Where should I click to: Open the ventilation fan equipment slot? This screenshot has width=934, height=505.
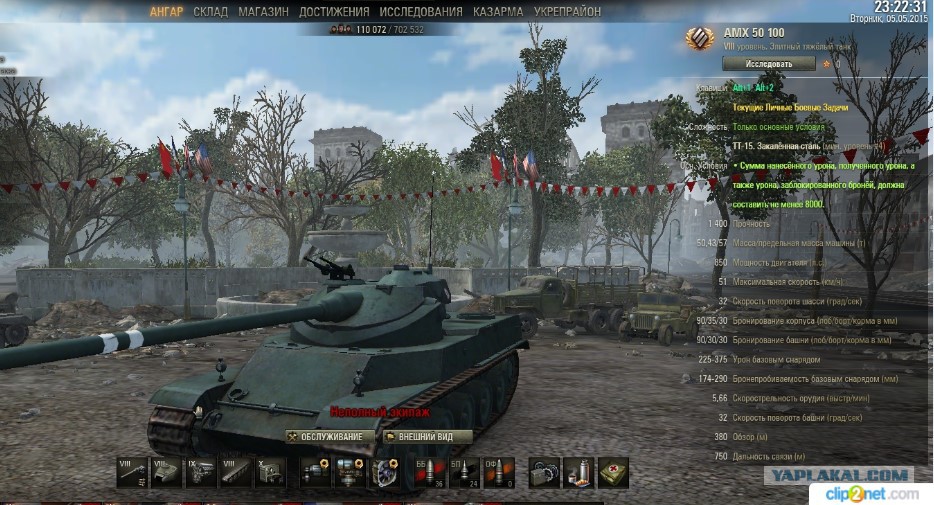384,471
